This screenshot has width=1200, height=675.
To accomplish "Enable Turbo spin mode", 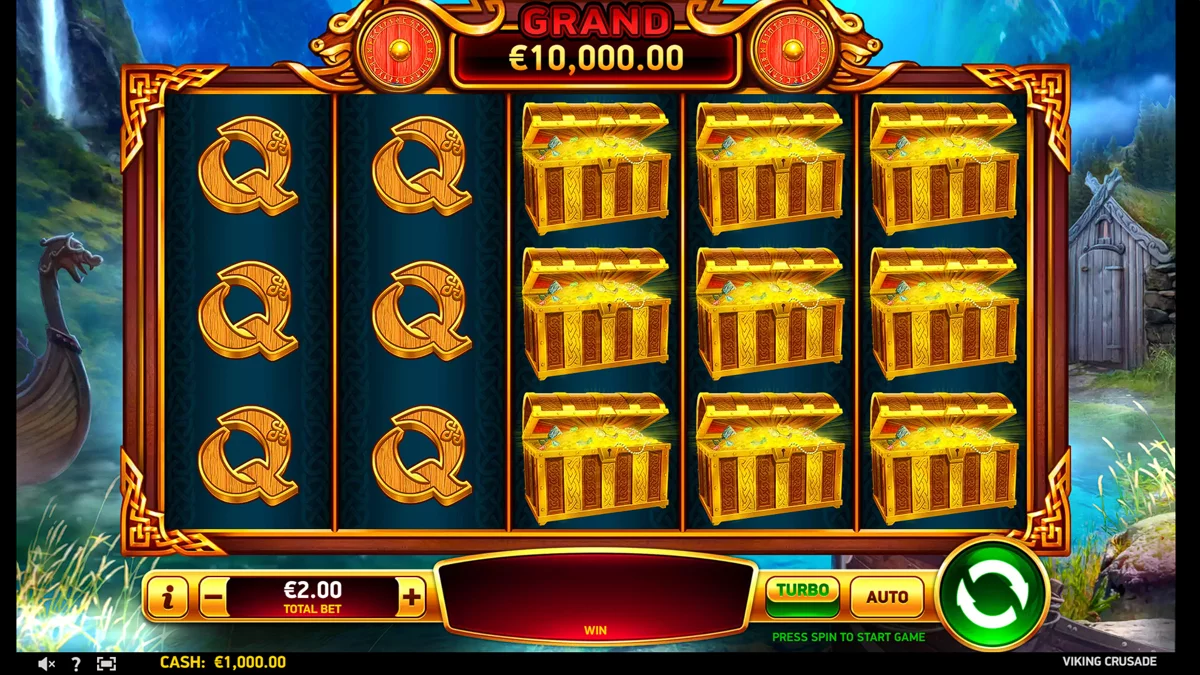I will 802,596.
